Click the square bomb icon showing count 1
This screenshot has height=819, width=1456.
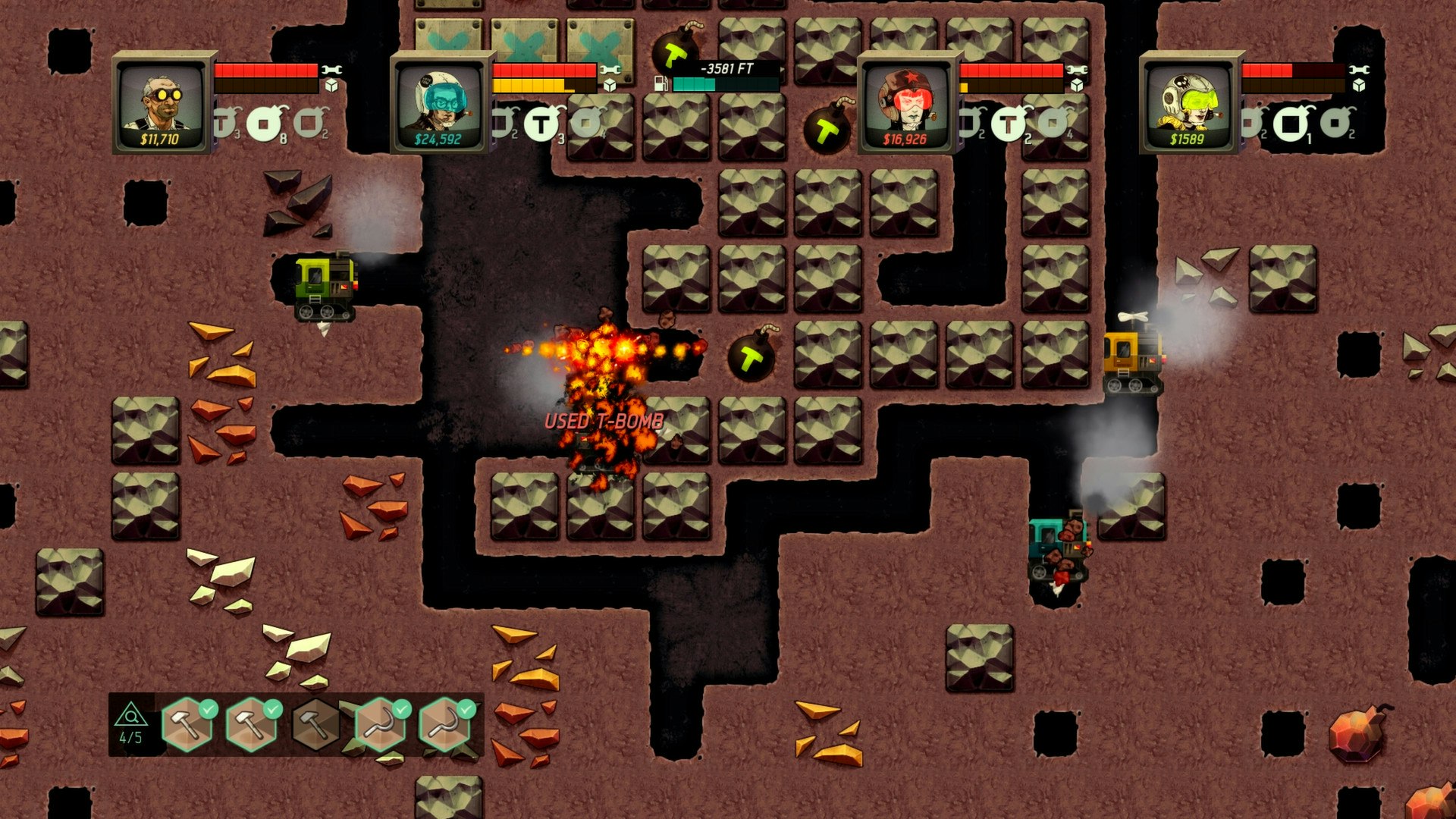tap(1293, 125)
